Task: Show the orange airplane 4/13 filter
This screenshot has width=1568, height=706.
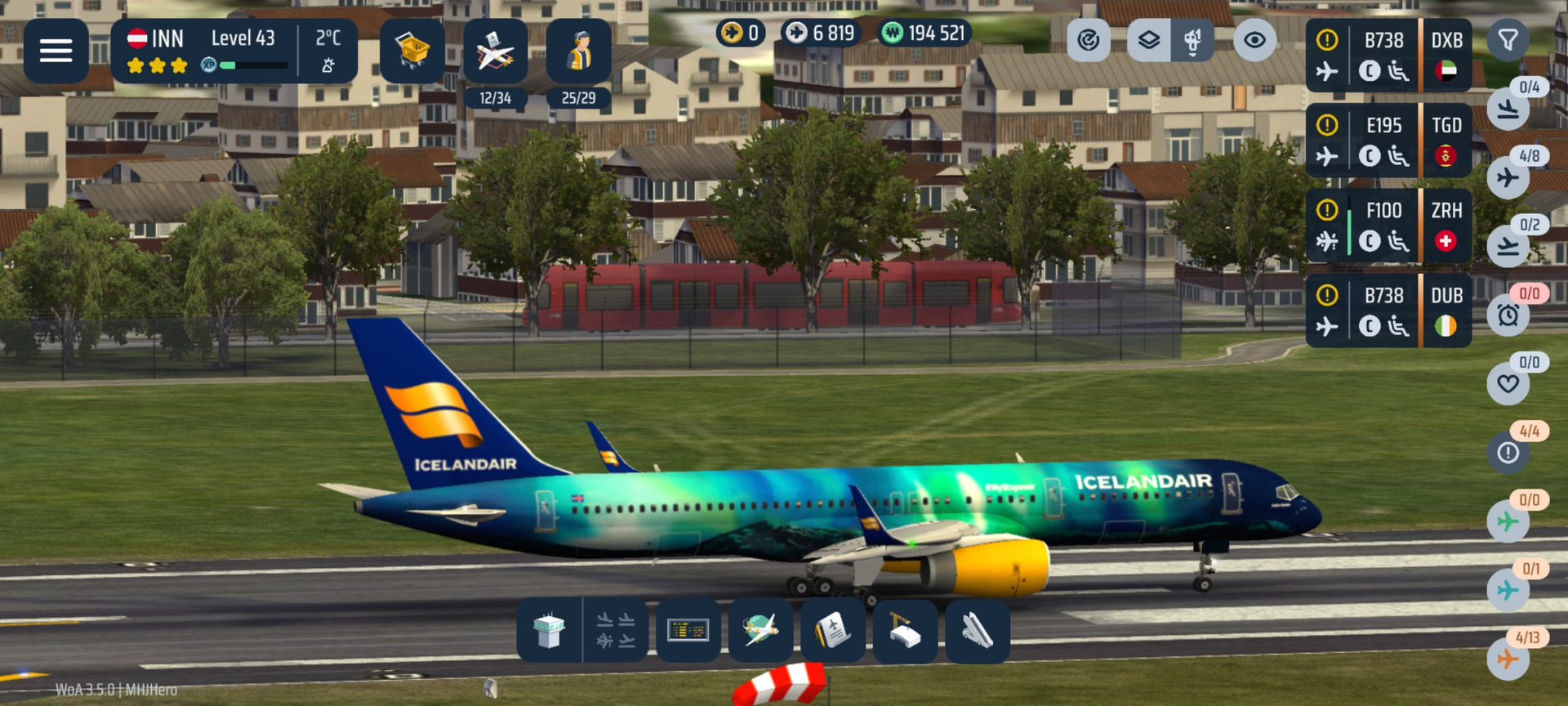Action: click(1508, 659)
